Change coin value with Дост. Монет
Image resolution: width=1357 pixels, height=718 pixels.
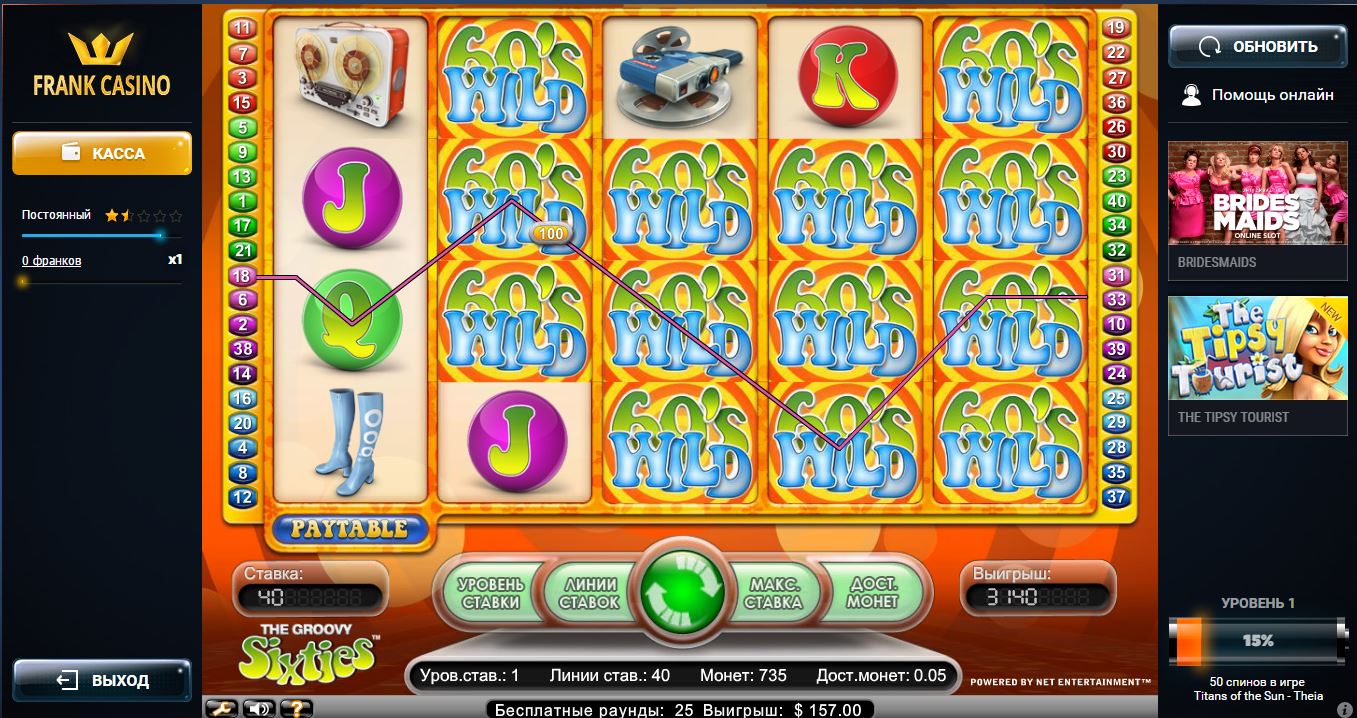coord(872,593)
